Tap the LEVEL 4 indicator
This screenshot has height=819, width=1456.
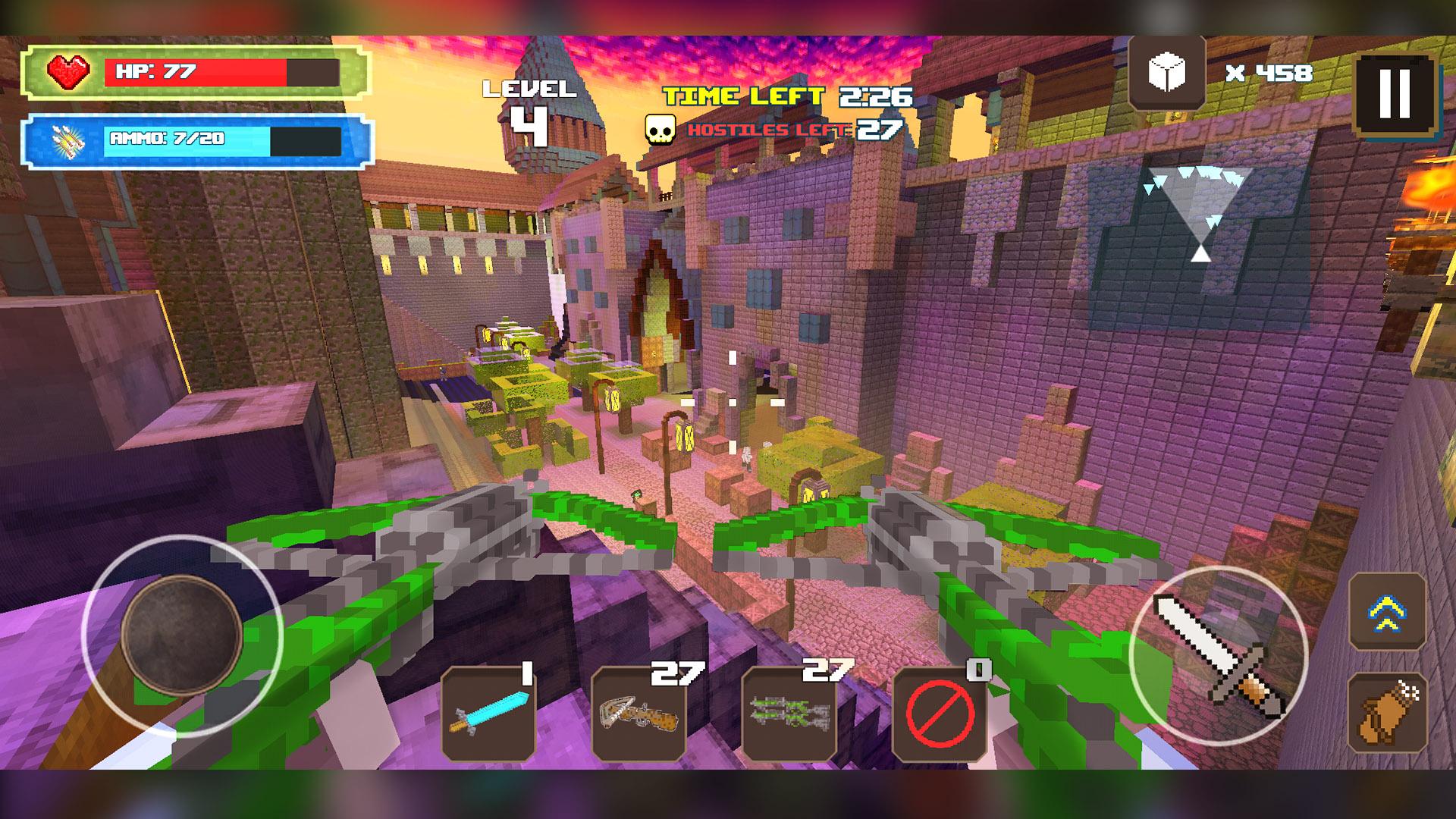click(x=531, y=106)
